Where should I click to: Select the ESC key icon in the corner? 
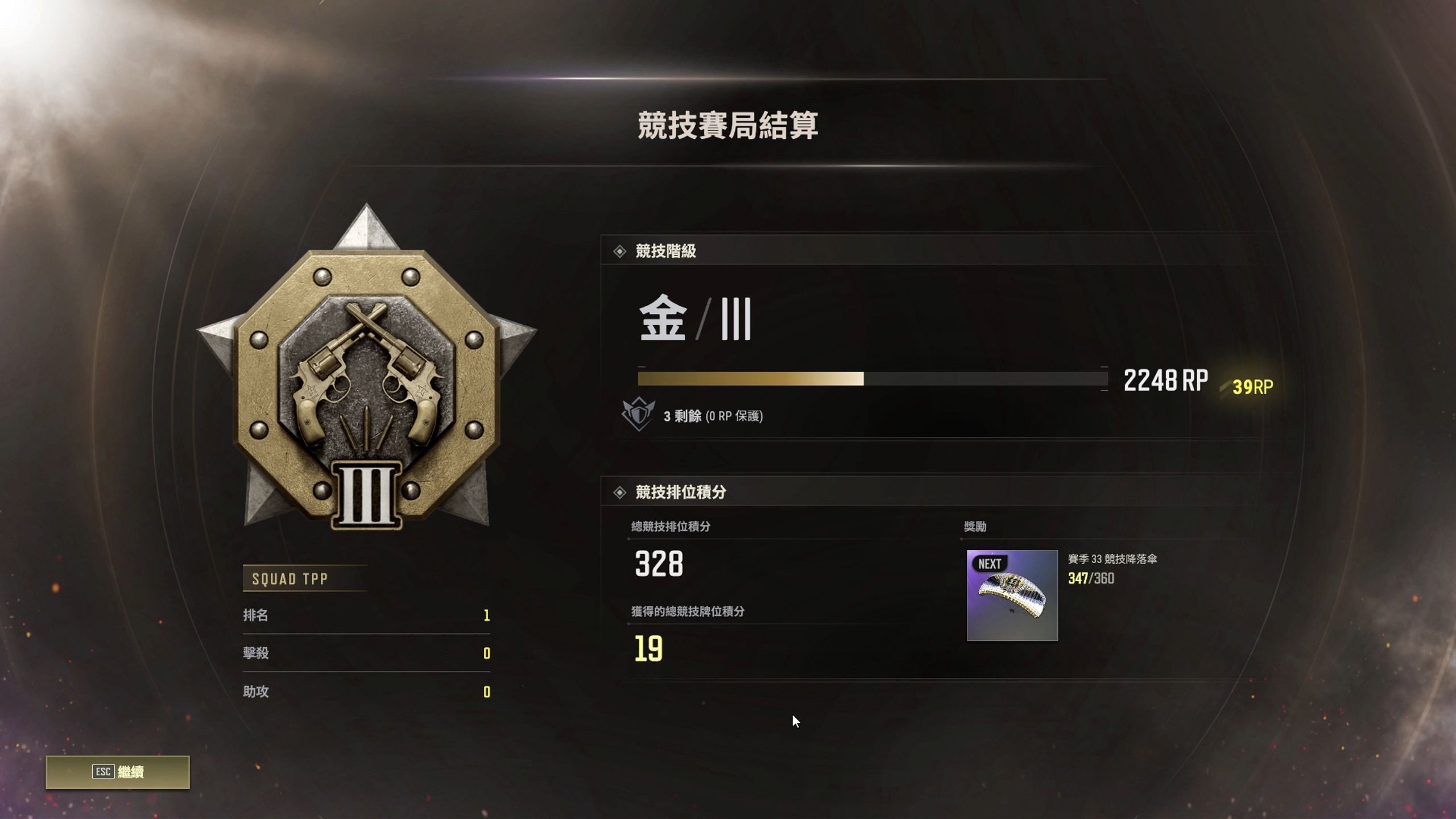tap(103, 773)
